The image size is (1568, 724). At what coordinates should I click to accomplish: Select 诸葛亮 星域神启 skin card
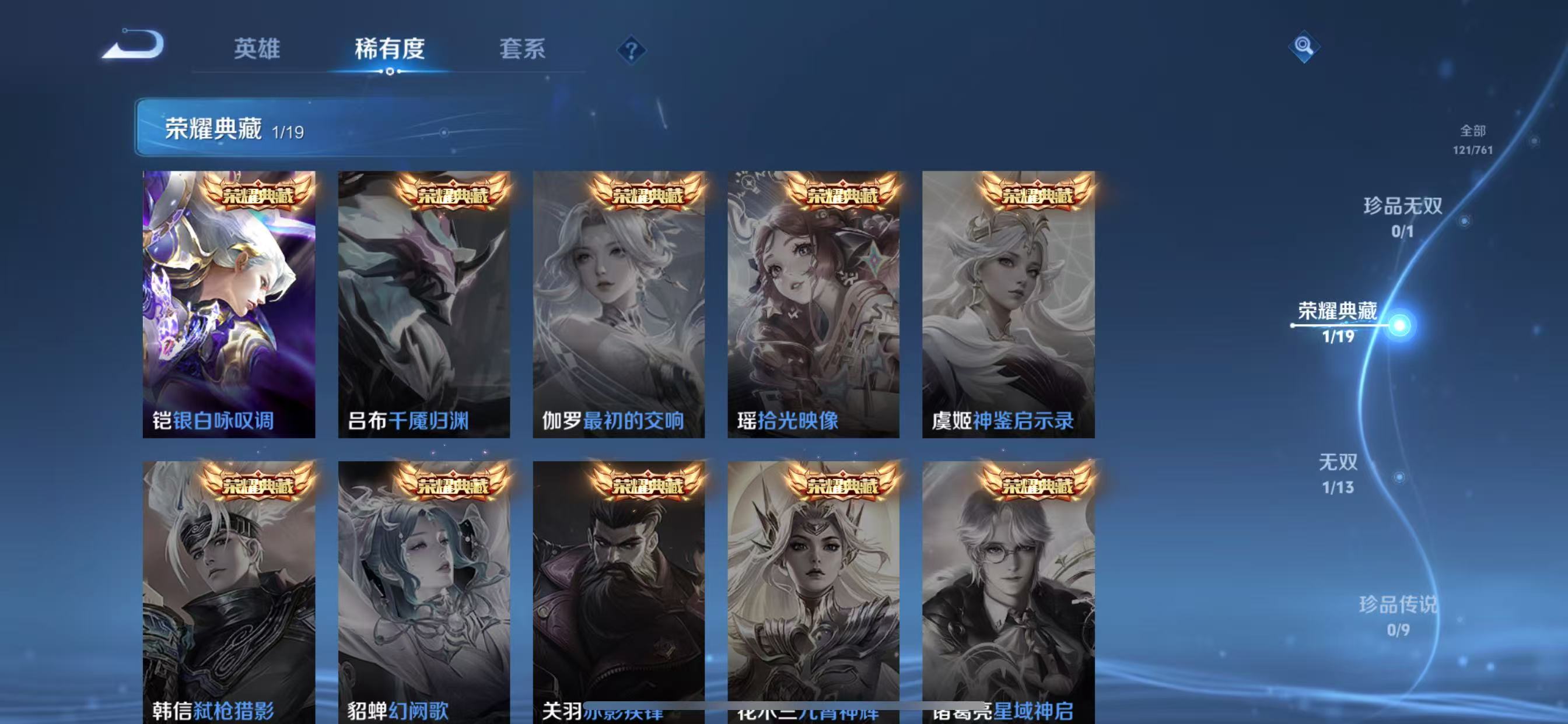coord(1008,590)
